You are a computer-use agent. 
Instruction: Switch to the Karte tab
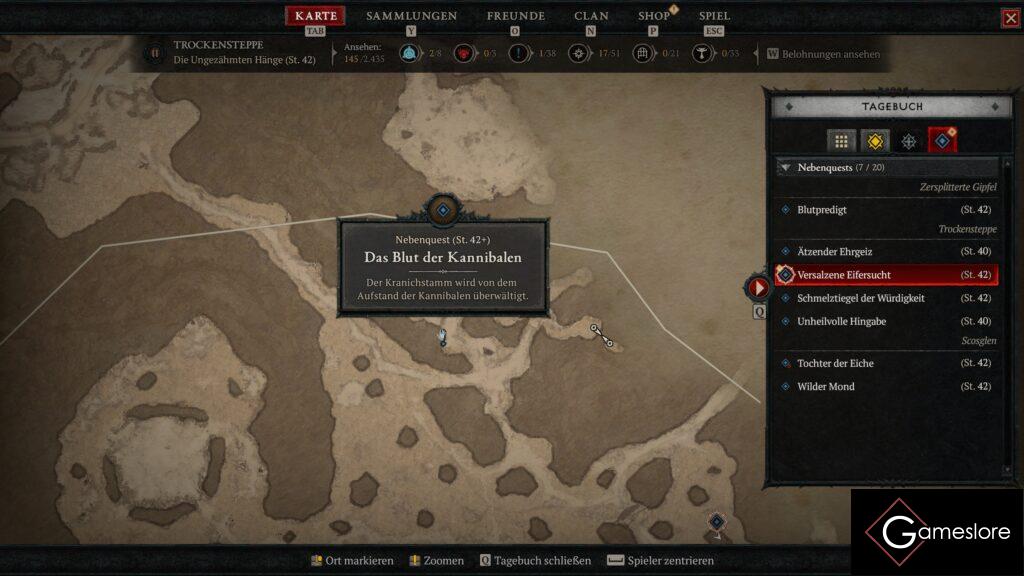point(316,16)
